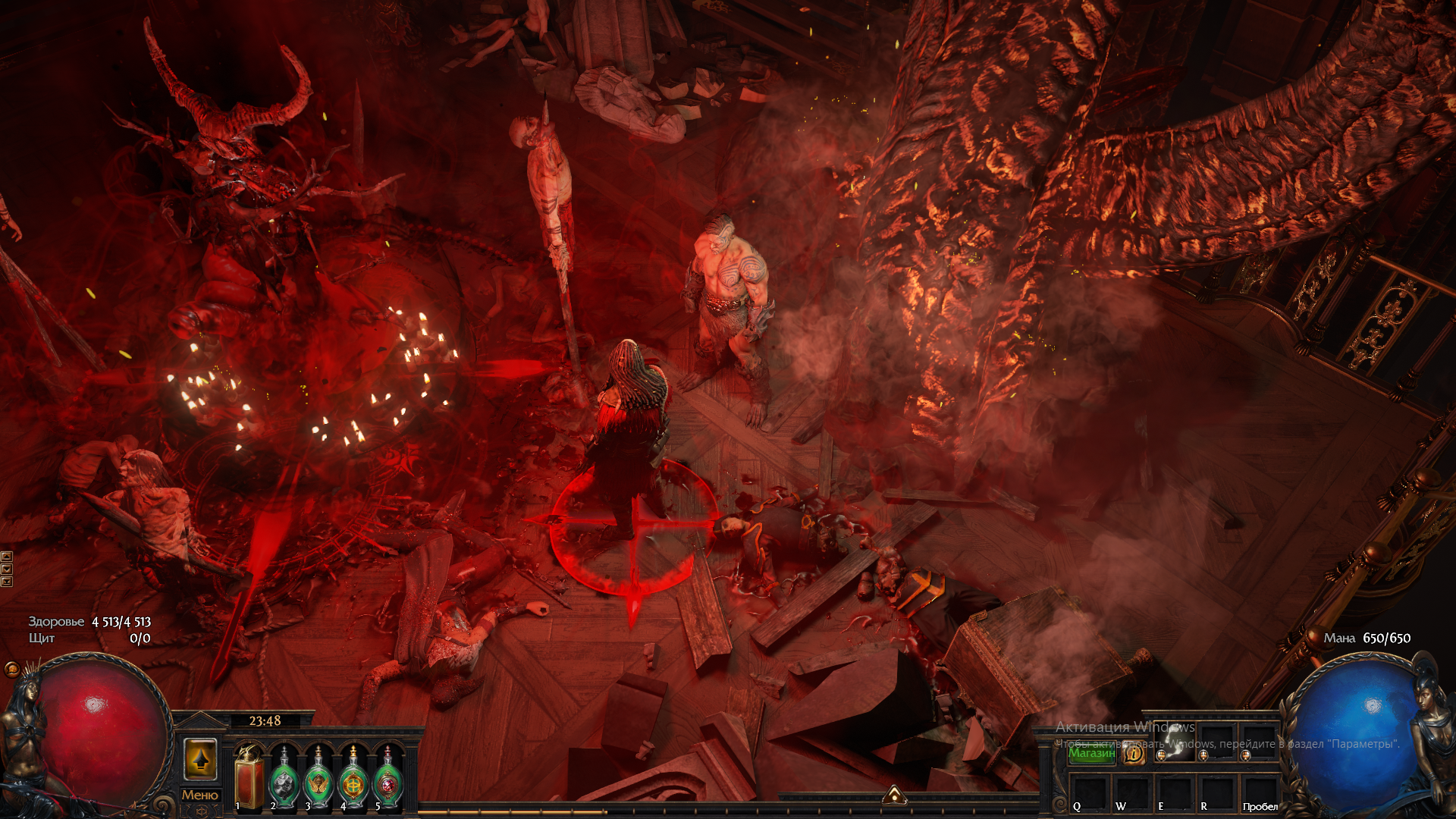The width and height of the screenshot is (1456, 819).
Task: Use the green flask with gold cross emblem
Action: coord(353,778)
